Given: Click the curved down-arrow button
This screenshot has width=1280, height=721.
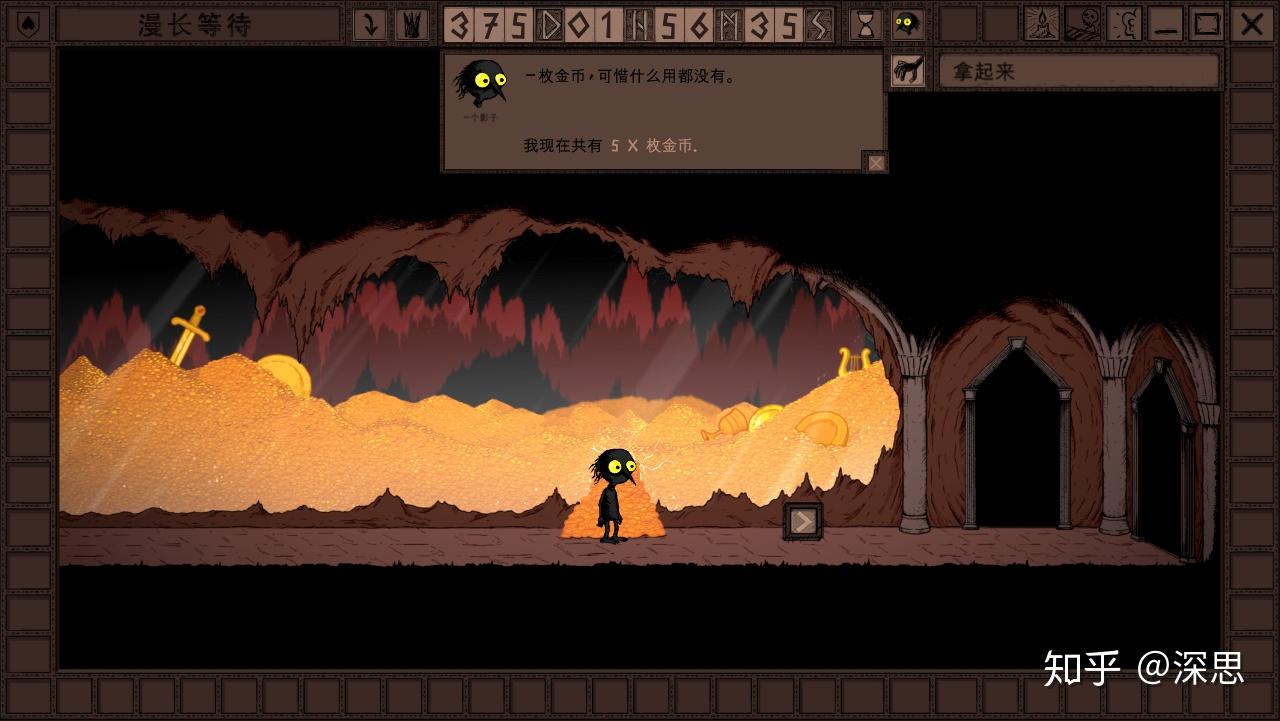Looking at the screenshot, I should point(370,24).
